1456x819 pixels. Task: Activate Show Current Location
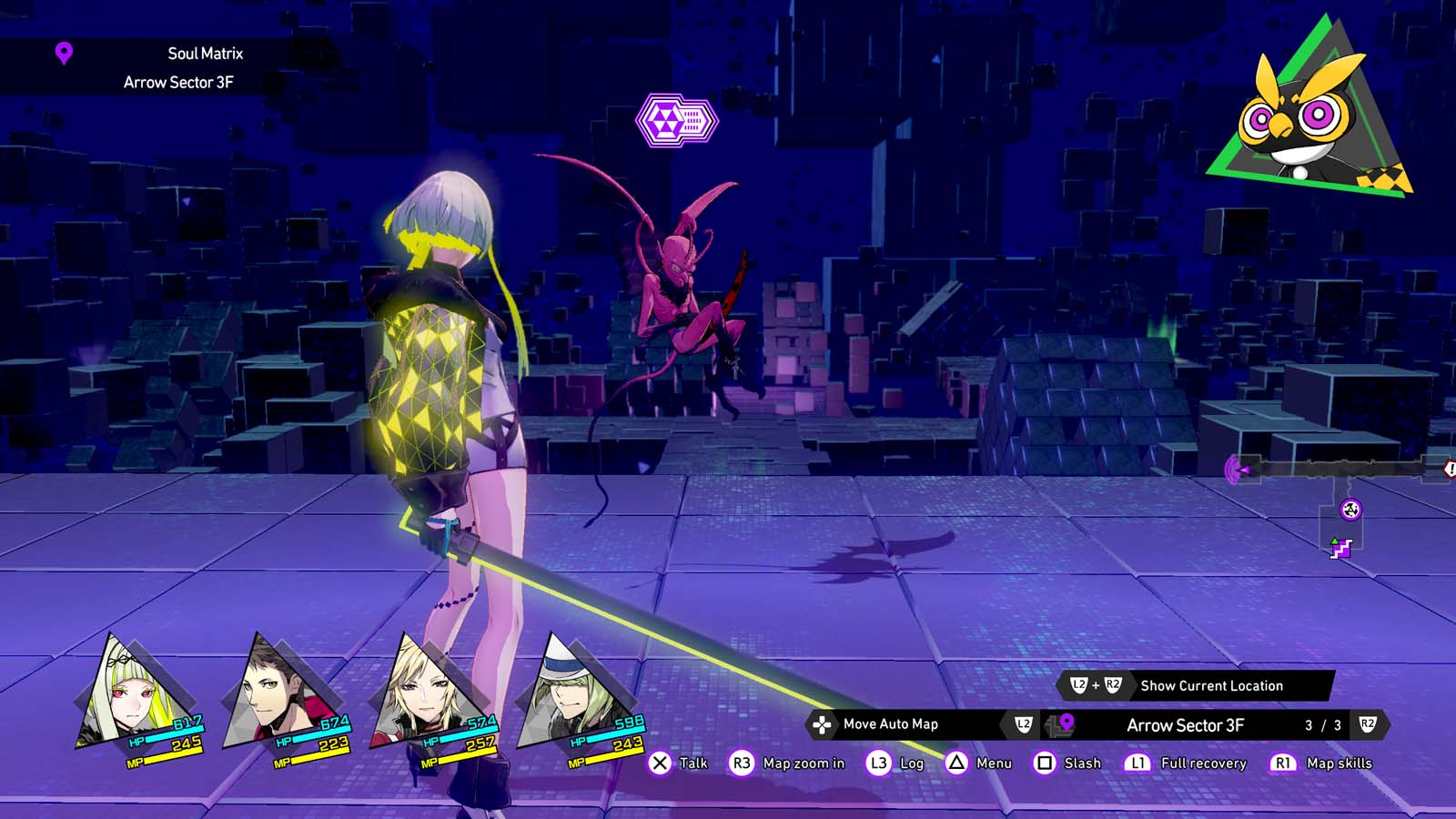1210,686
